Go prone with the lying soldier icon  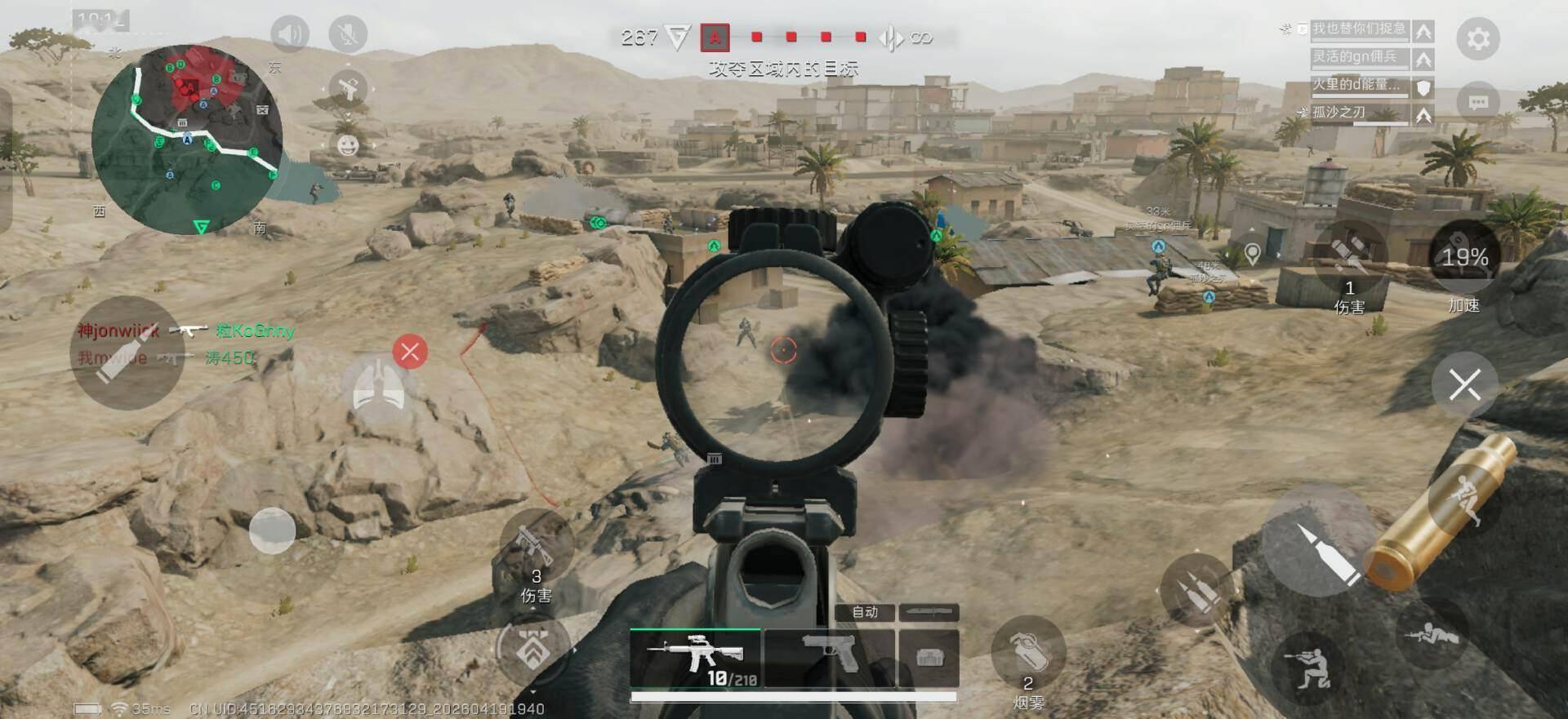pos(1431,634)
